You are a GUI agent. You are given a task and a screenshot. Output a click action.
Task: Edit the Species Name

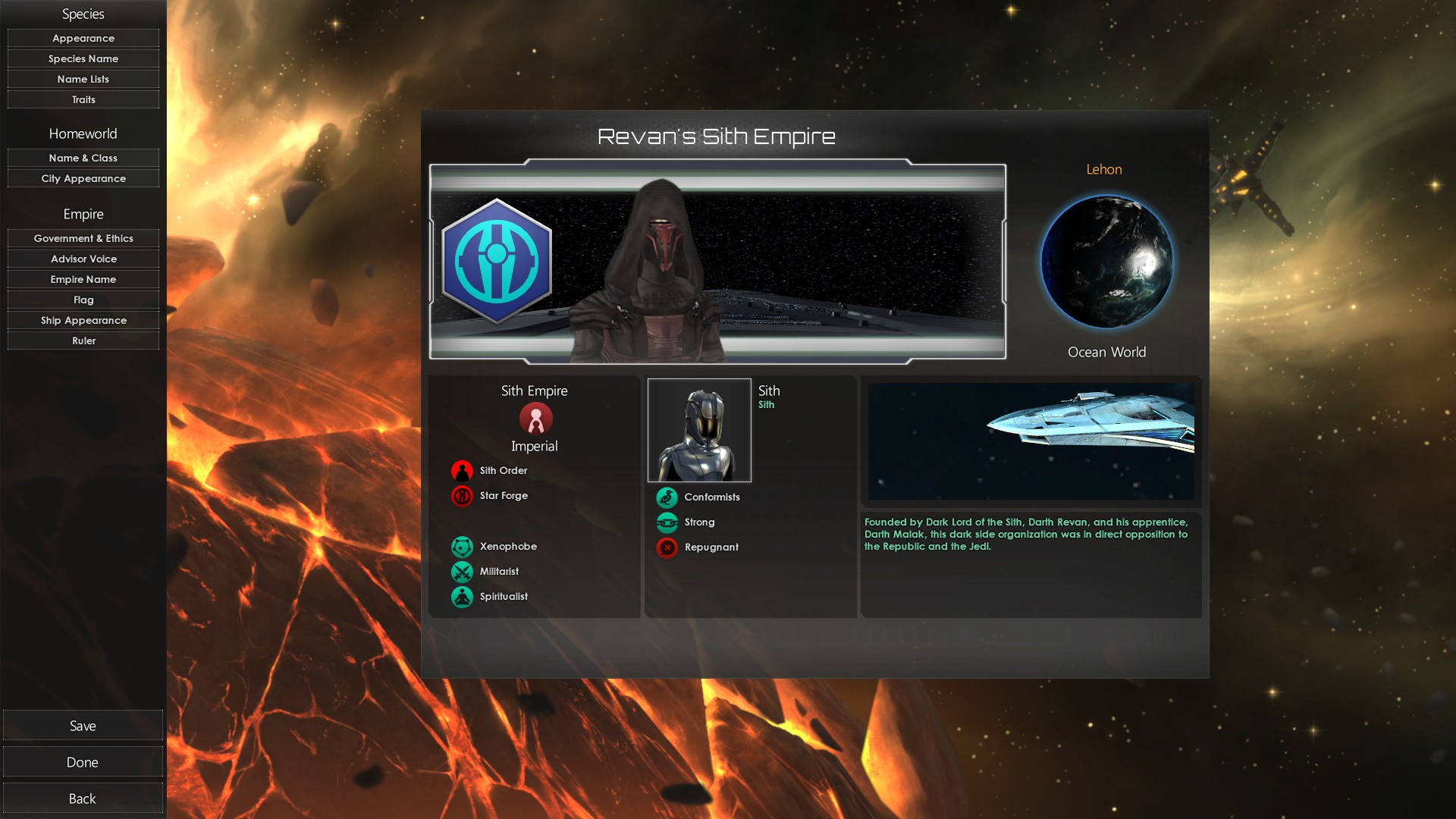tap(83, 58)
